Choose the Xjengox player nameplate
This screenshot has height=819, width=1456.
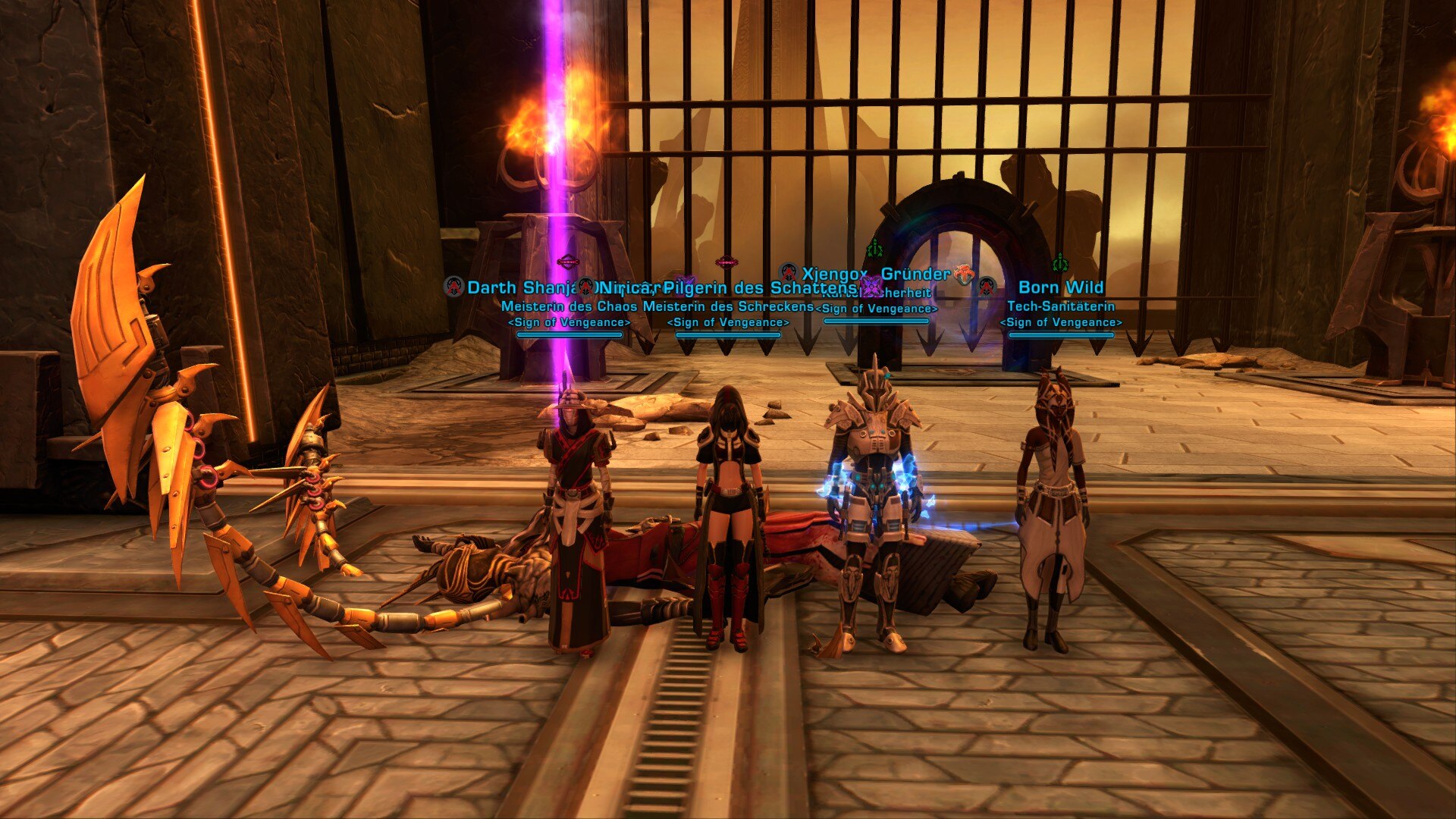pos(834,274)
